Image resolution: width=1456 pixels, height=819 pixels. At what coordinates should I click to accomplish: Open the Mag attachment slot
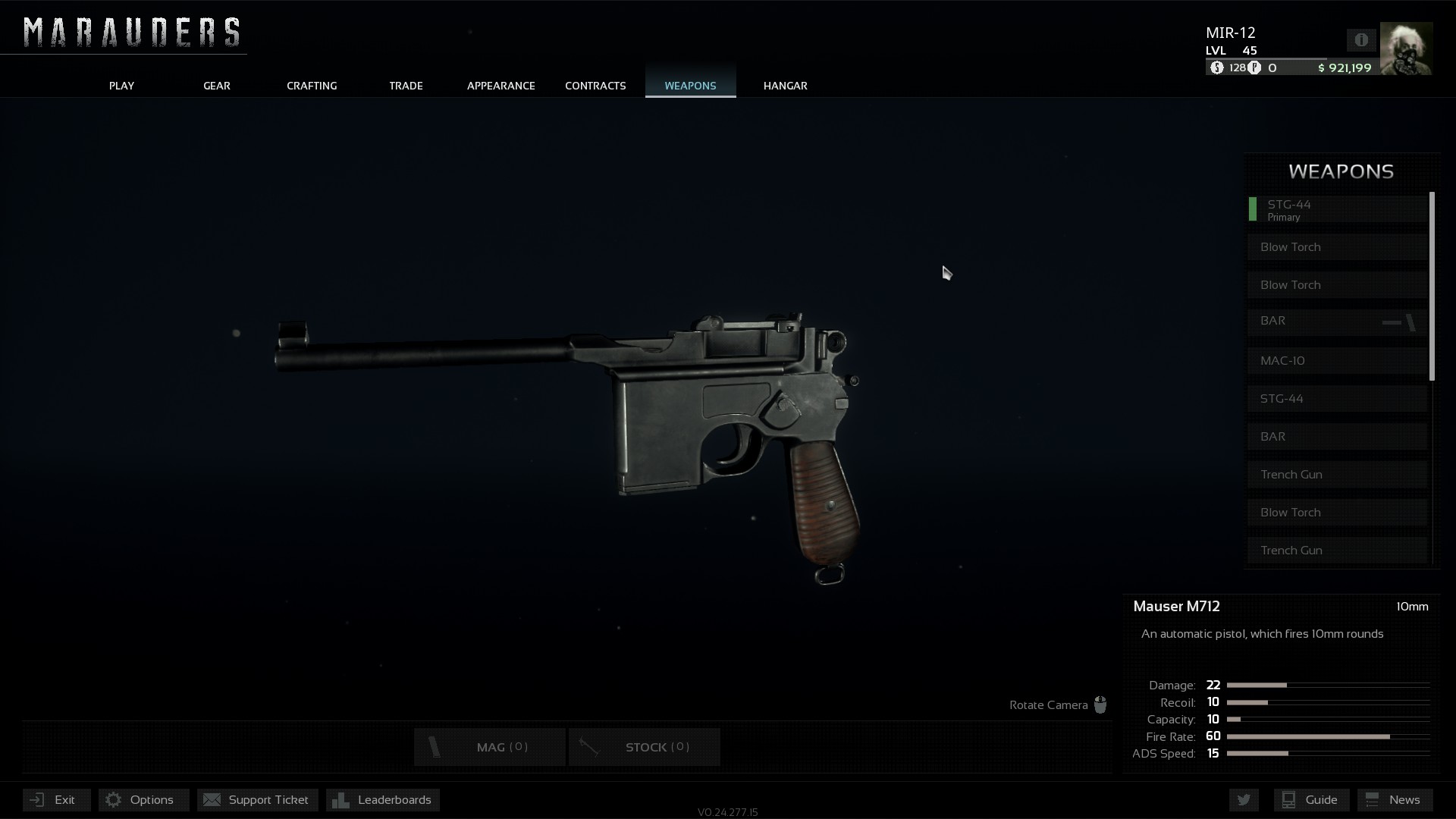490,747
